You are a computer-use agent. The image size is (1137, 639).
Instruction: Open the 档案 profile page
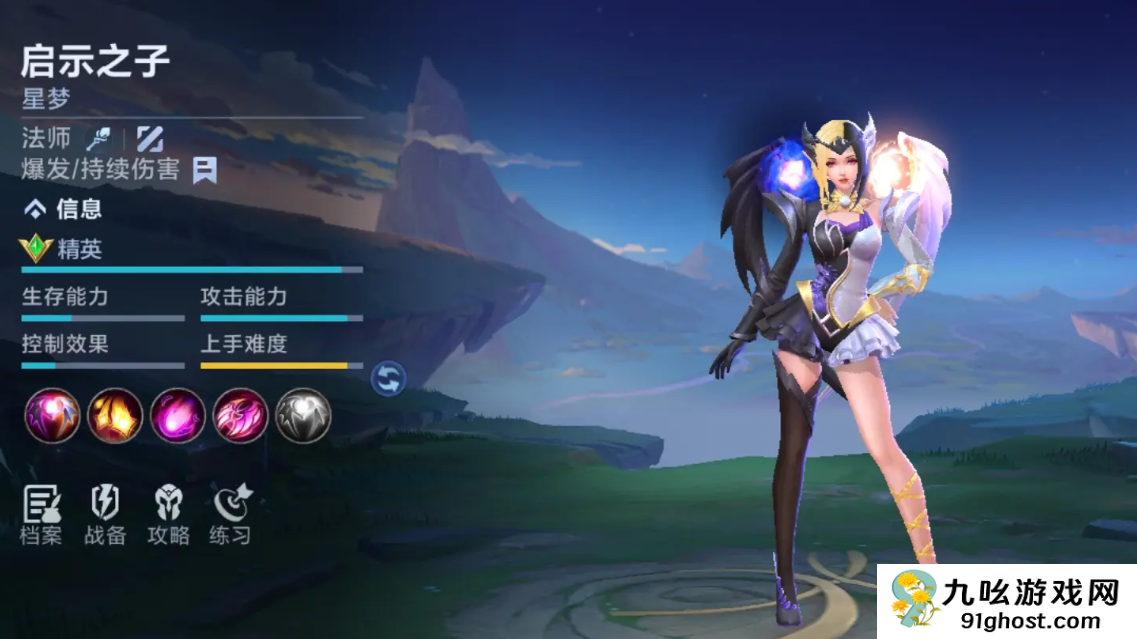[41, 514]
